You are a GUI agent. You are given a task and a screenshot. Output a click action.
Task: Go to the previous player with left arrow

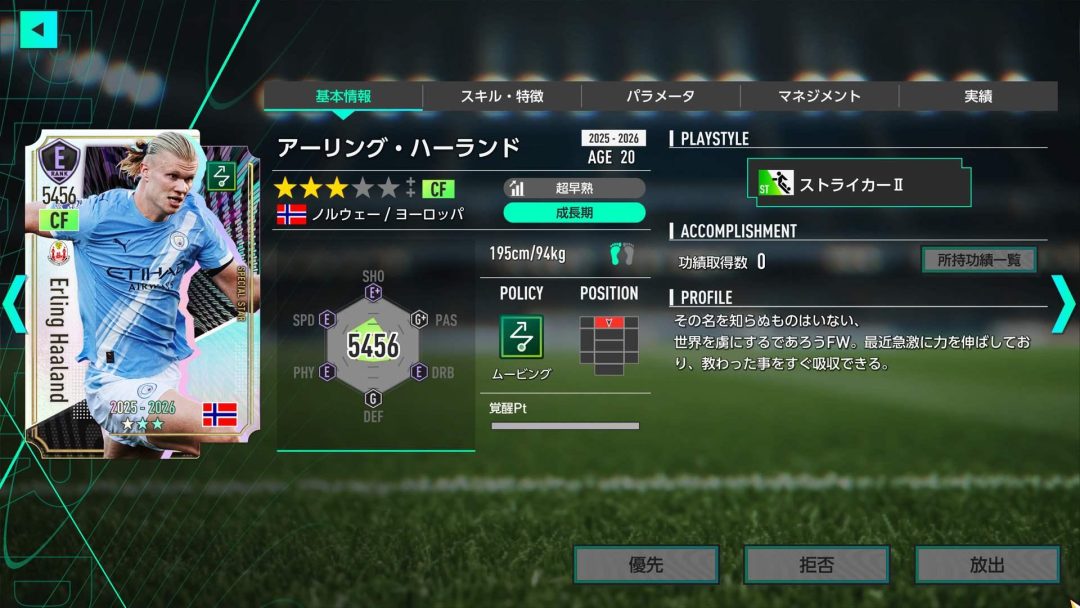click(x=14, y=306)
